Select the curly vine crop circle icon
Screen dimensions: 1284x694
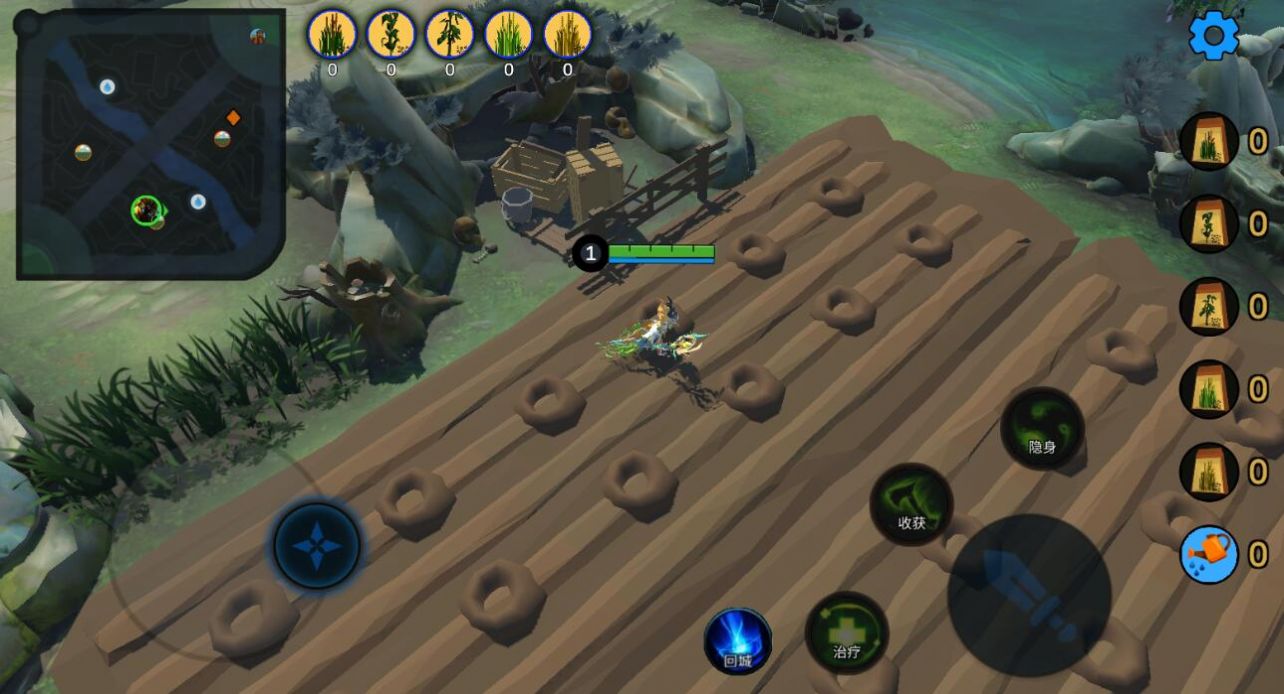pos(390,34)
